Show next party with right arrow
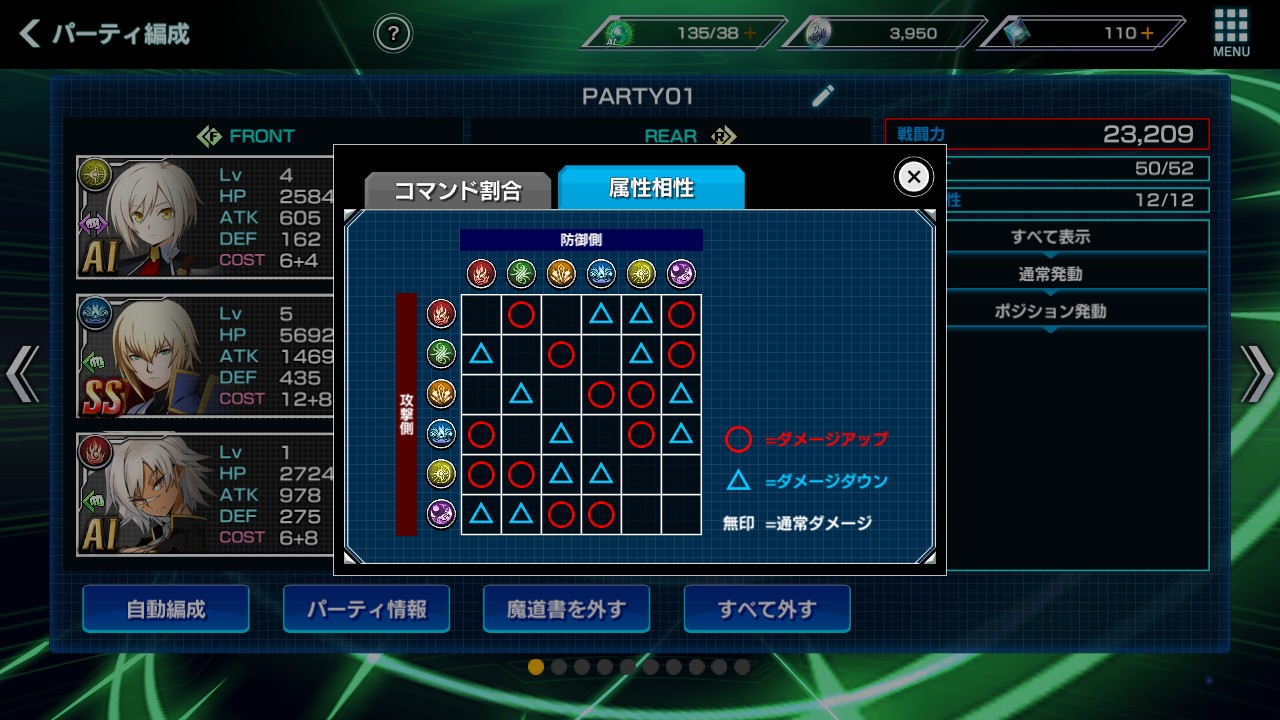 click(1258, 373)
